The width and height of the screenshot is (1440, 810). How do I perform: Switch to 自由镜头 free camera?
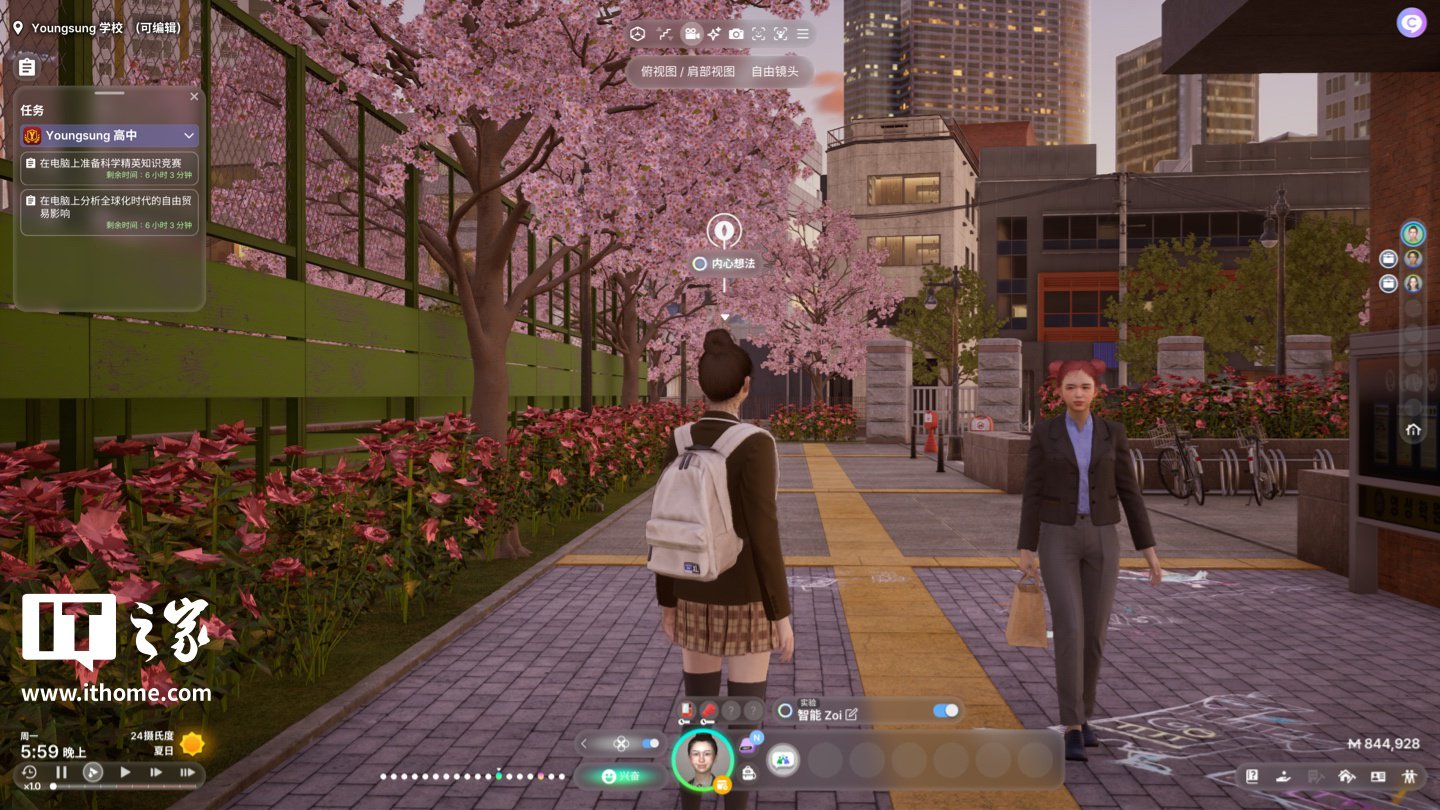[x=776, y=72]
